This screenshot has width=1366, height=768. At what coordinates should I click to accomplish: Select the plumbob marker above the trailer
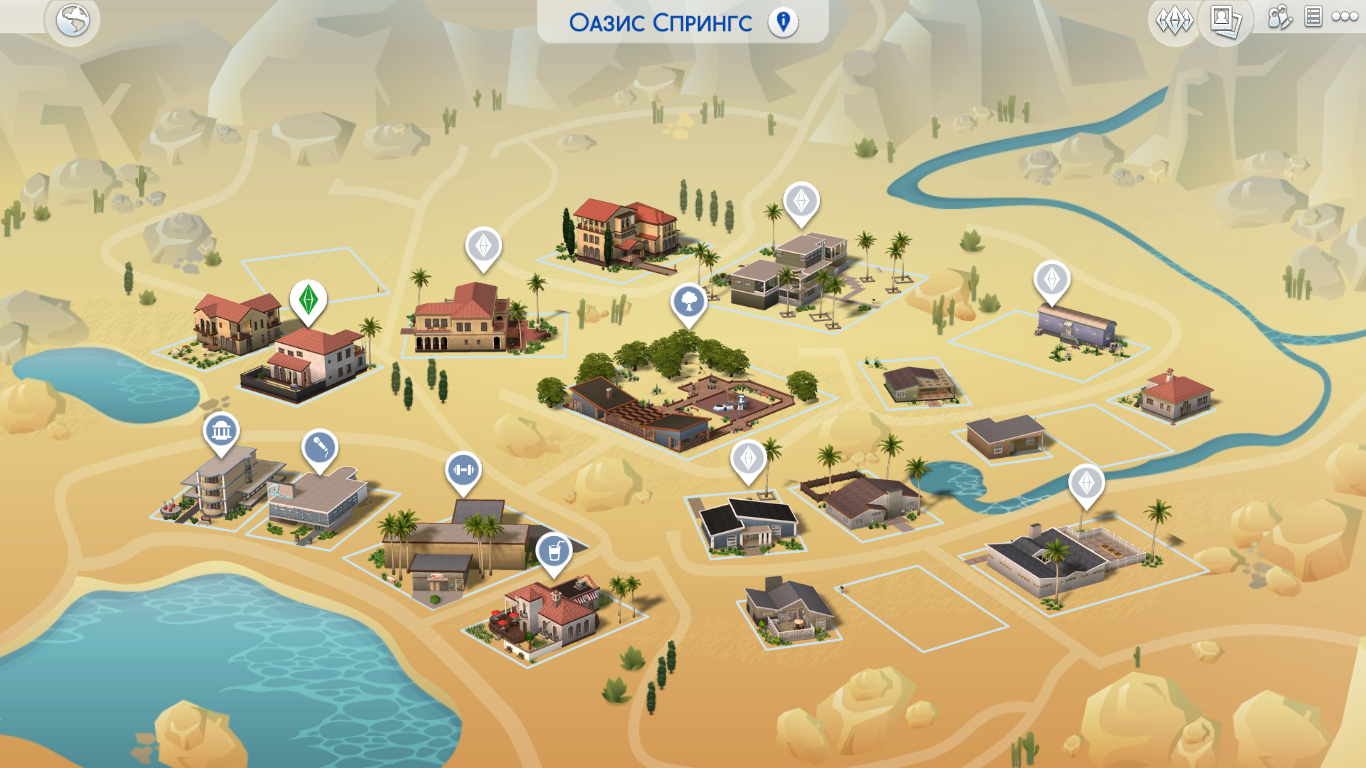coord(1052,281)
